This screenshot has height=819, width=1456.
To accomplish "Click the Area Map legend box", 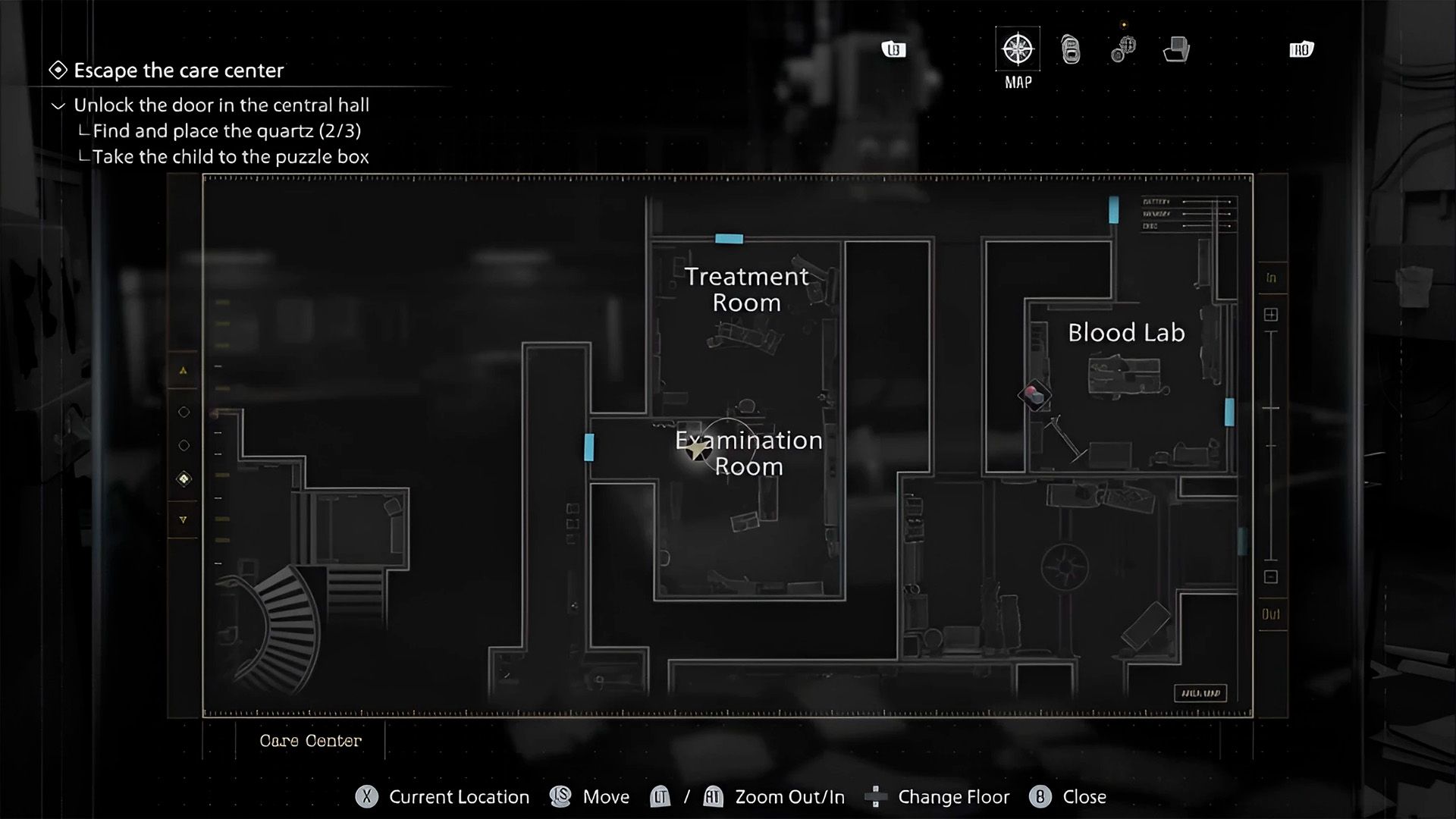I will 1200,693.
